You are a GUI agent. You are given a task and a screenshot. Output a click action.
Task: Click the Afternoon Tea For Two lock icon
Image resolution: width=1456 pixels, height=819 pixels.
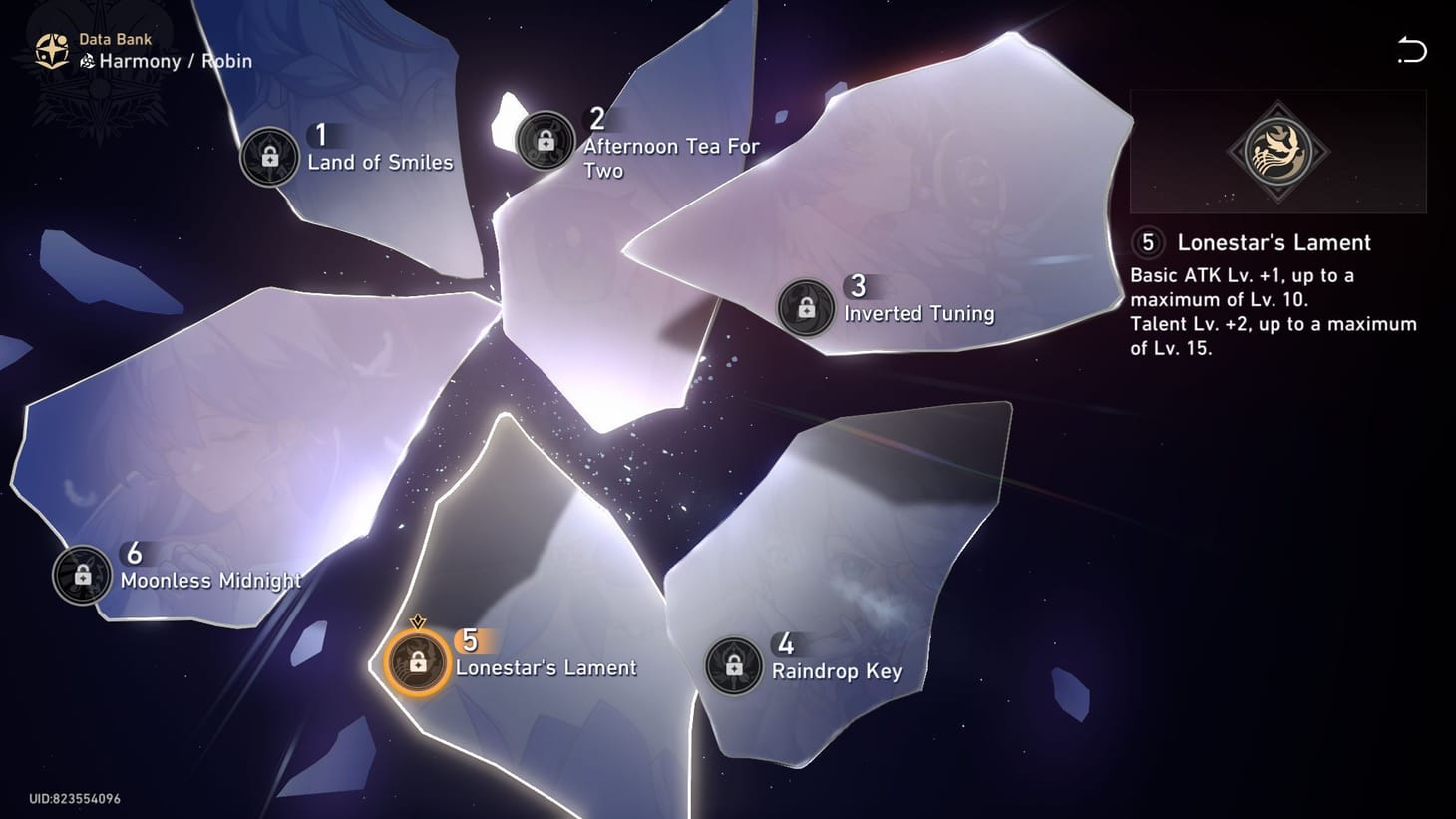tap(544, 143)
